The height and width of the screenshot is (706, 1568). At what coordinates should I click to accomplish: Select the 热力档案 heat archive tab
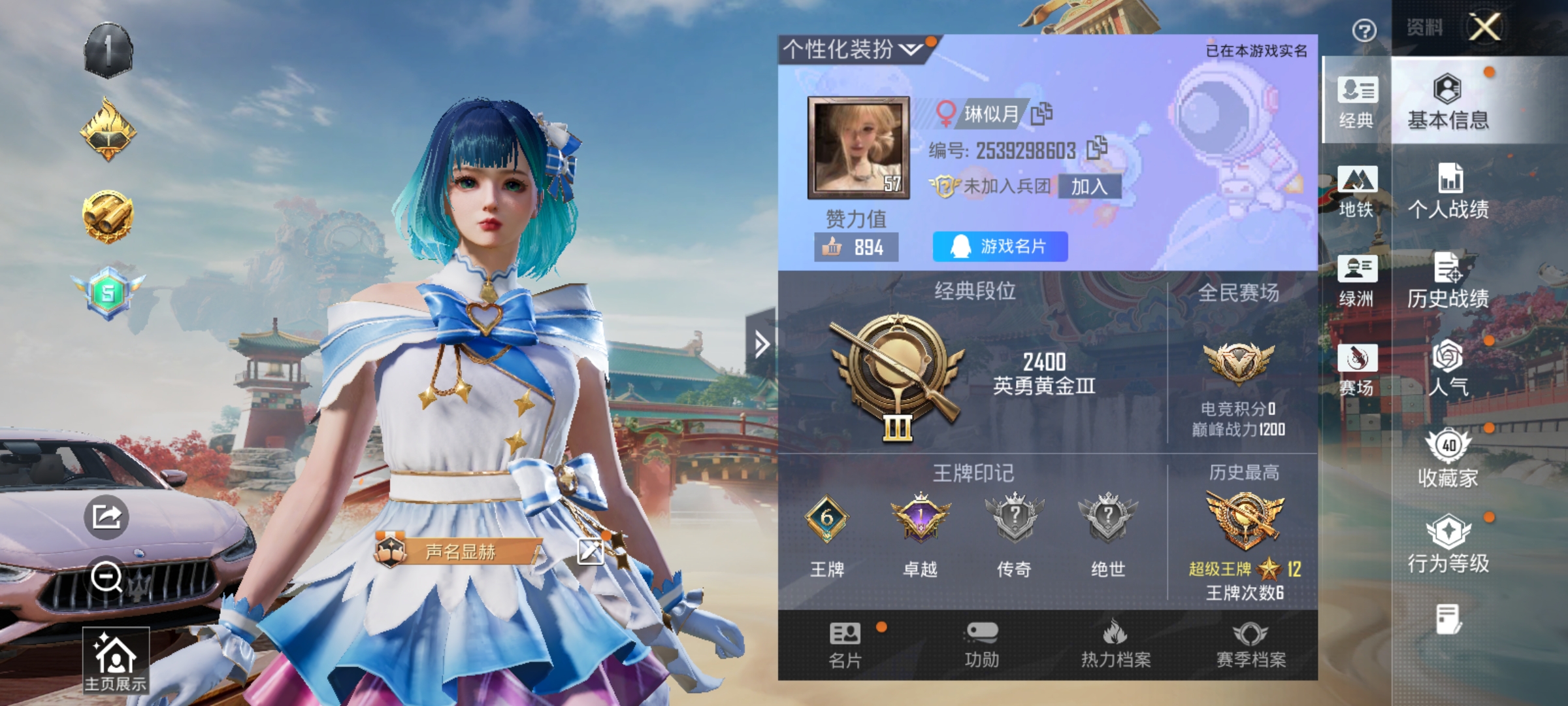point(1116,645)
